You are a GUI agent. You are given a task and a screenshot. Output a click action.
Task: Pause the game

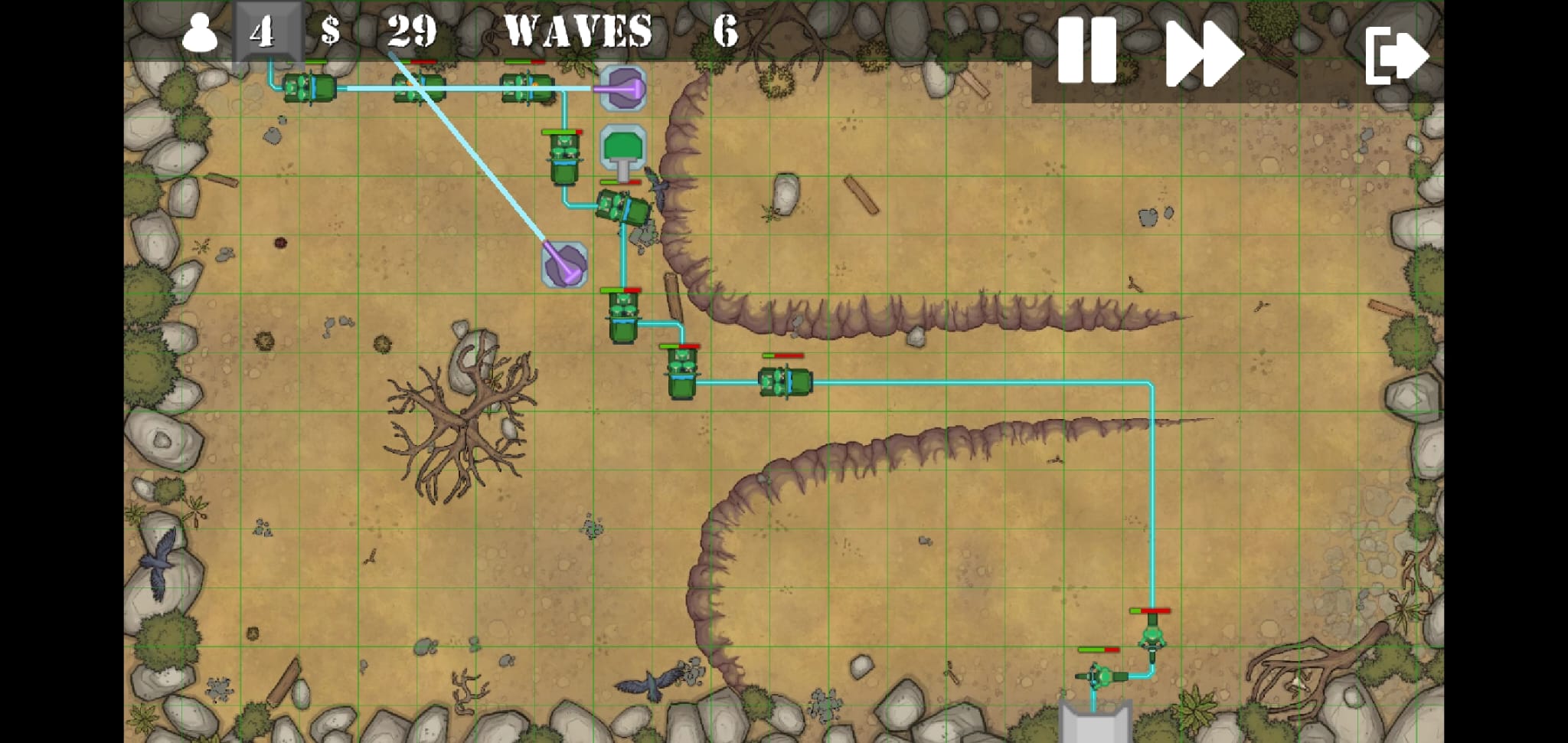pyautogui.click(x=1086, y=51)
